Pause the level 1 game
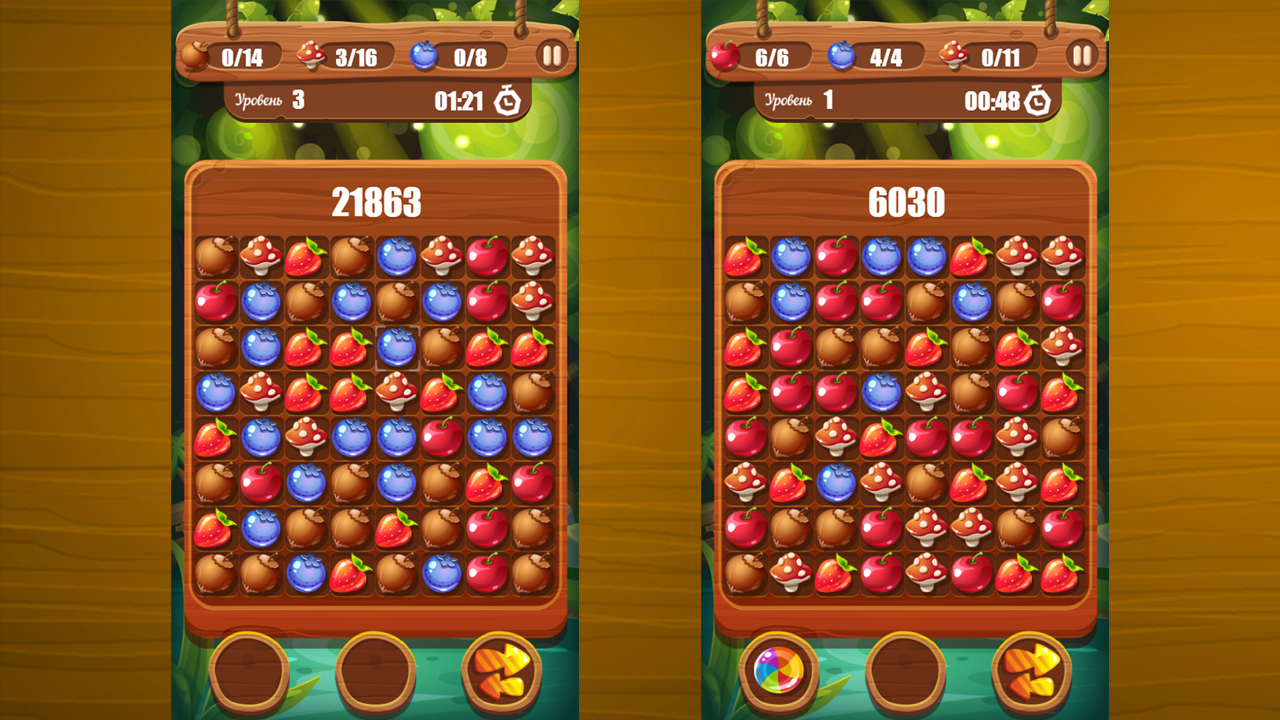The image size is (1280, 720). pos(1084,56)
